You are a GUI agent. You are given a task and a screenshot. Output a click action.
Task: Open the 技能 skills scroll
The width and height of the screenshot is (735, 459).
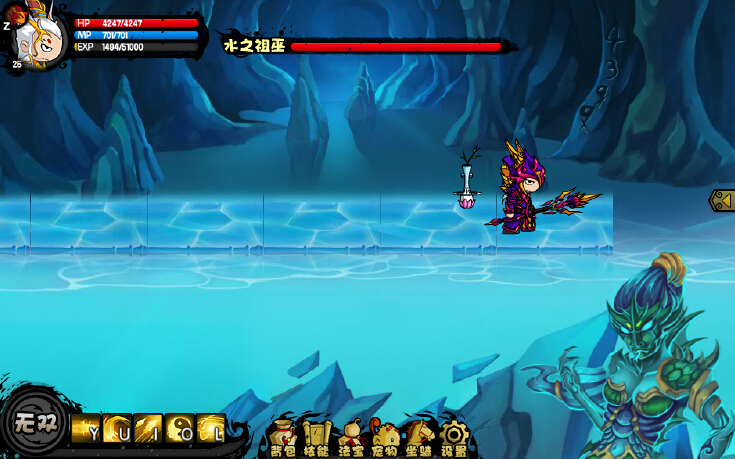click(x=316, y=436)
